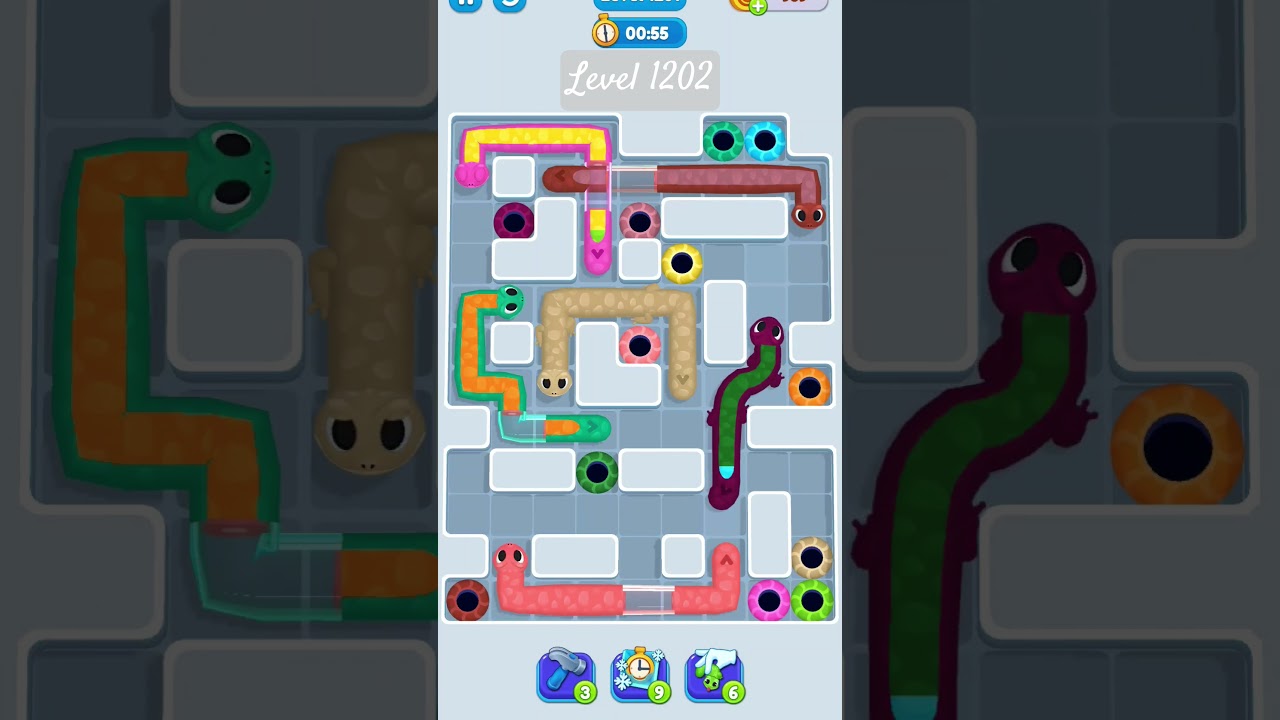Restart the current level
This screenshot has width=1280, height=720.
pos(509,3)
